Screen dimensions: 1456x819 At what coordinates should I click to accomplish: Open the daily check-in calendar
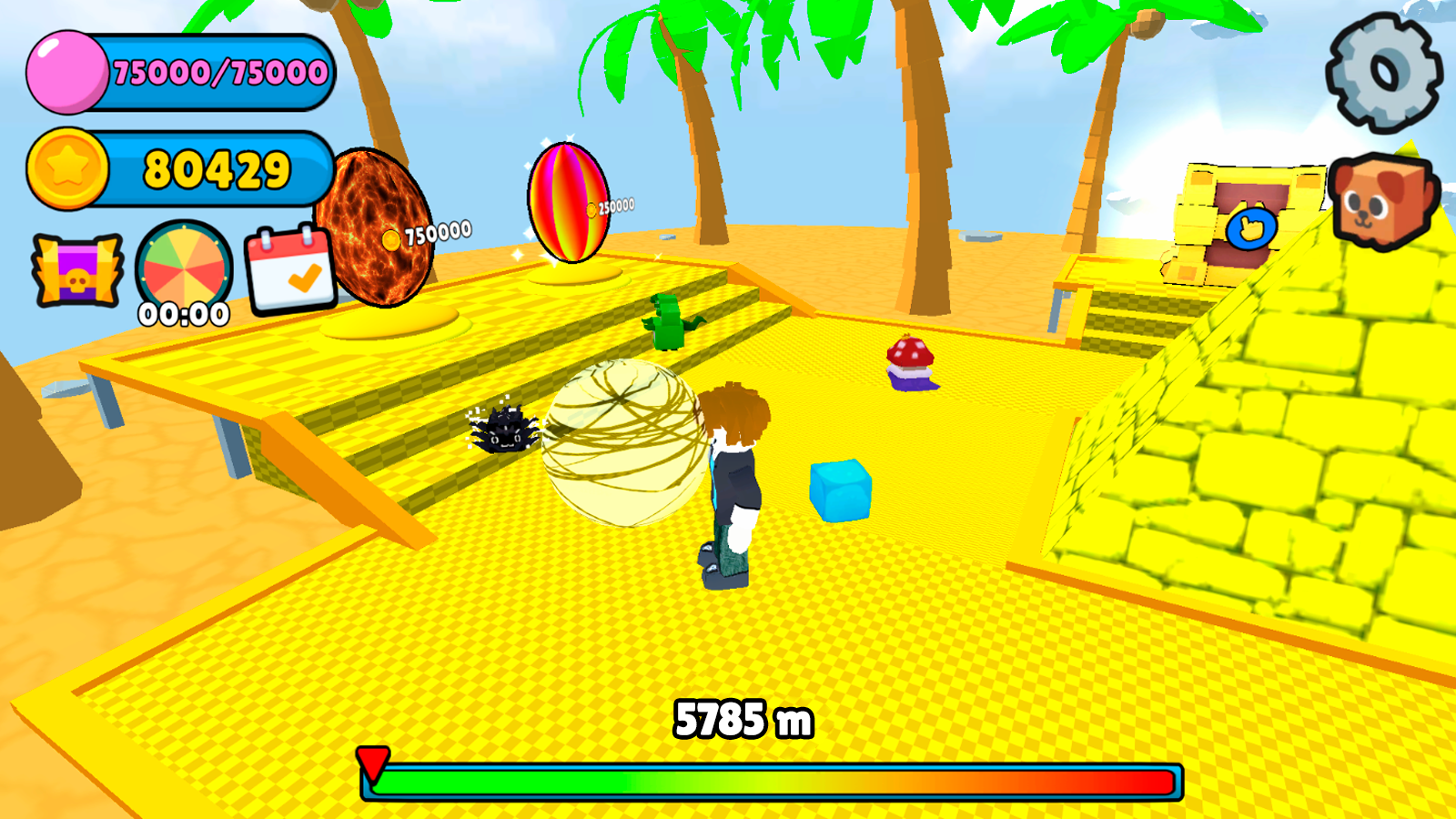point(288,268)
